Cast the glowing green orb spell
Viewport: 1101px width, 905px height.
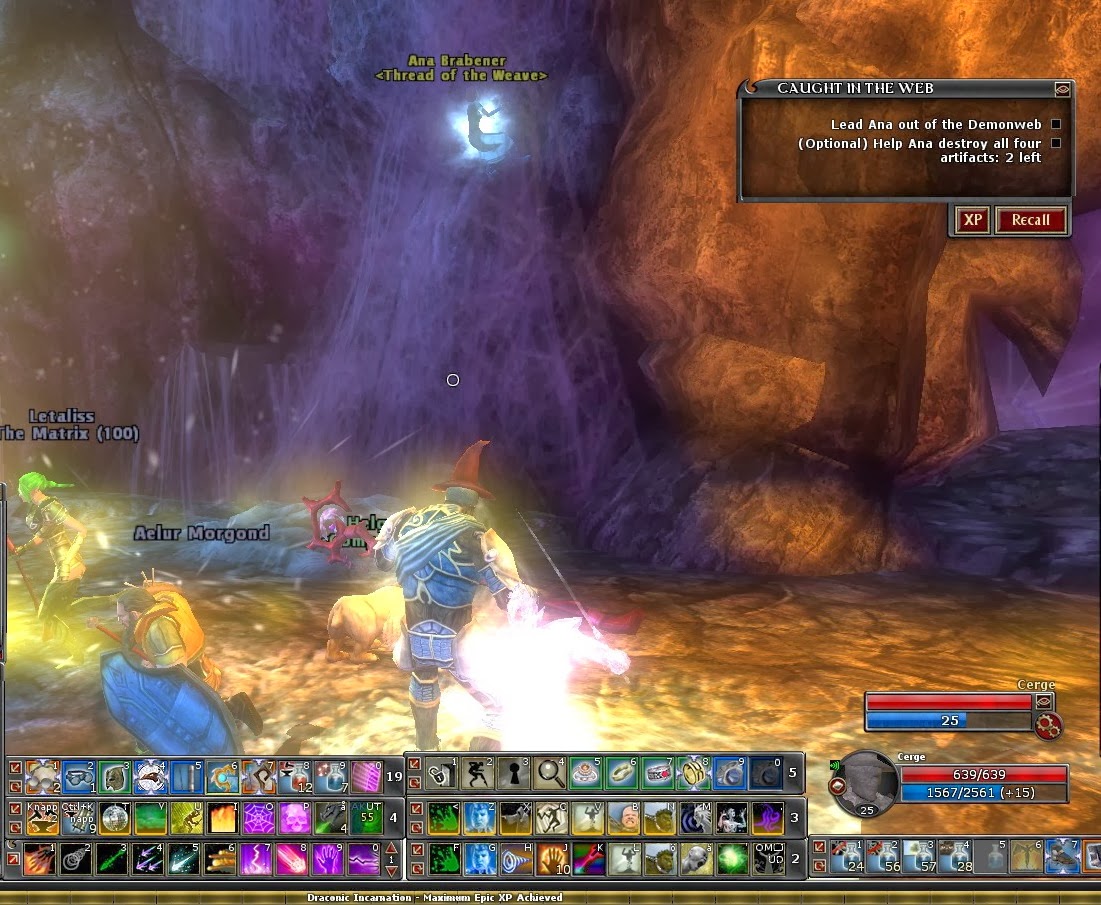[731, 859]
